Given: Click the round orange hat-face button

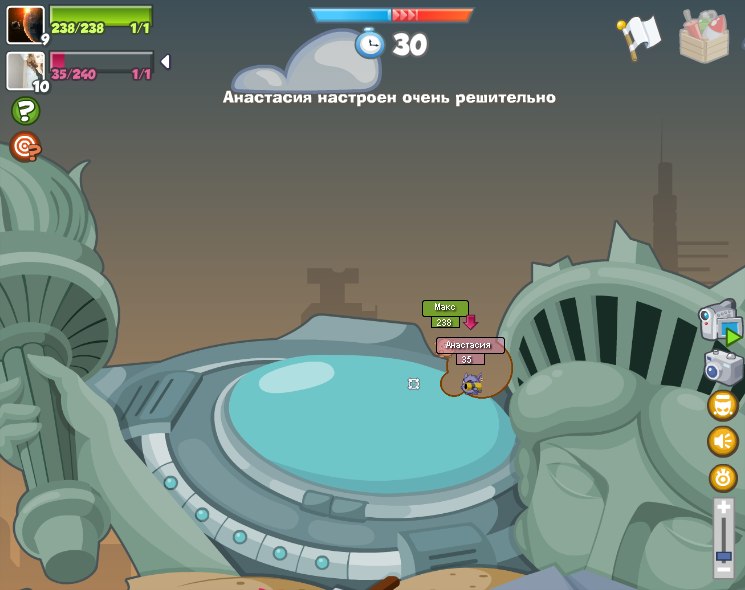Looking at the screenshot, I should tap(723, 405).
